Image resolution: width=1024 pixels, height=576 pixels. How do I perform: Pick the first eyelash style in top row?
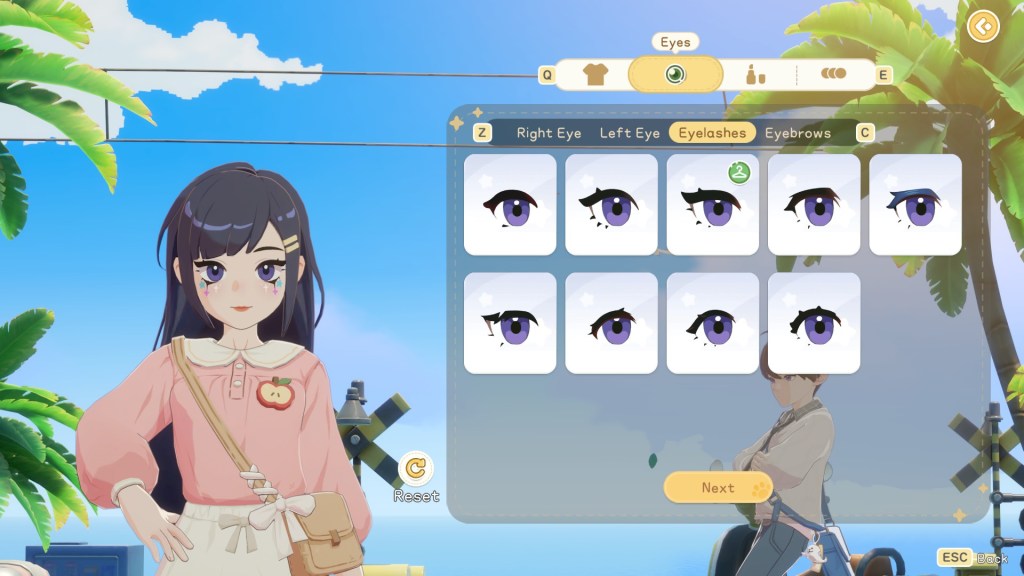tap(510, 204)
